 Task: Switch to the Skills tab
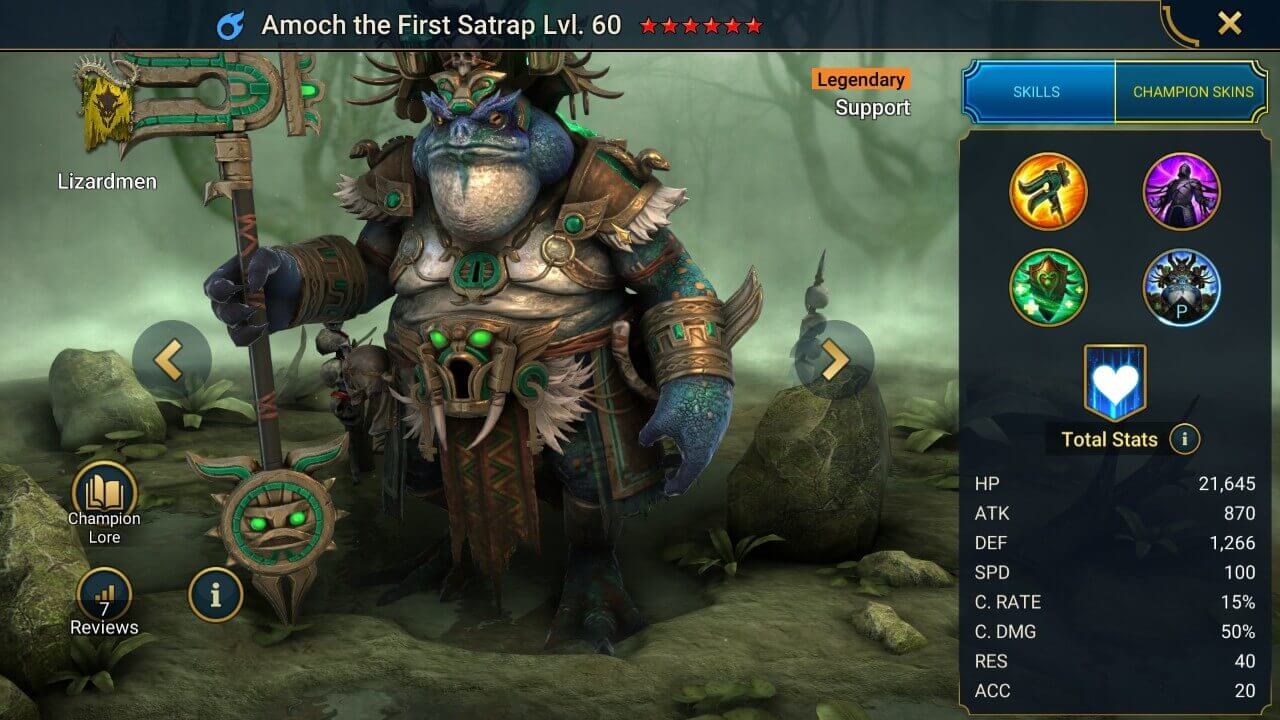pyautogui.click(x=1037, y=91)
